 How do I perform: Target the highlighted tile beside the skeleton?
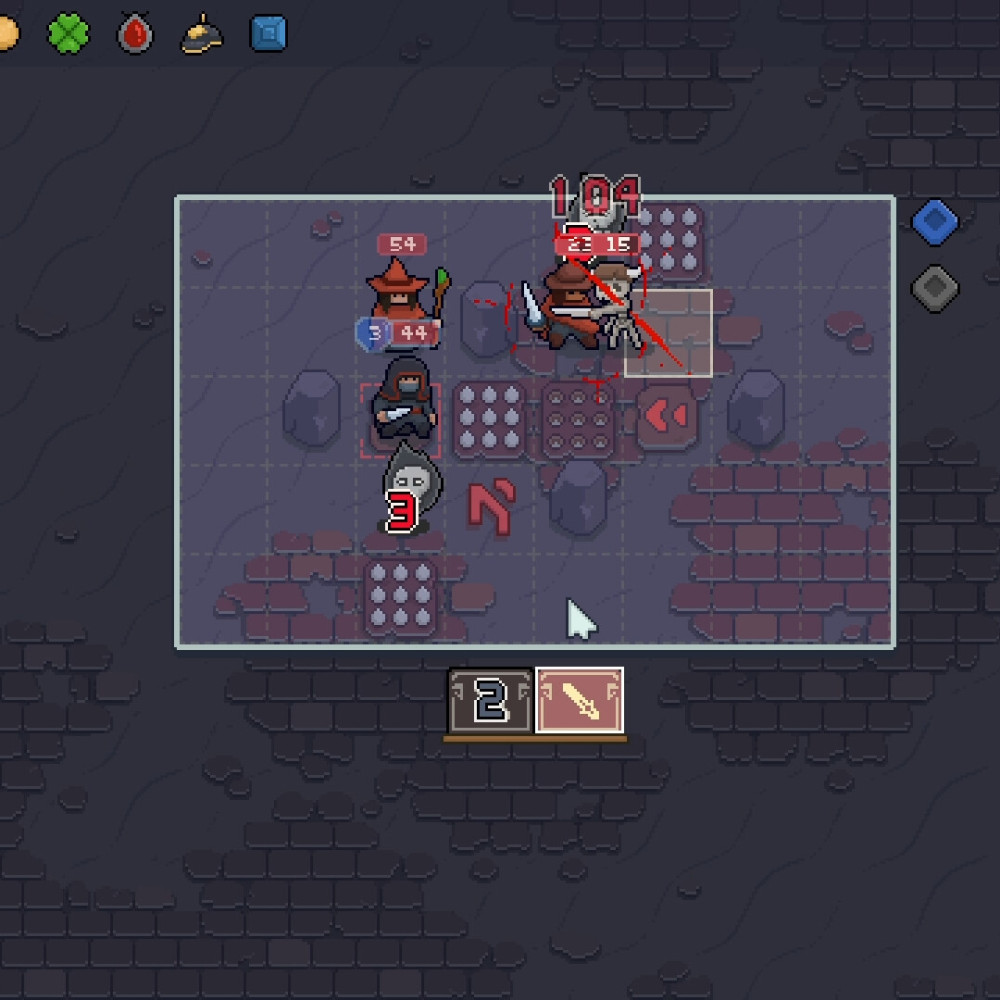669,334
